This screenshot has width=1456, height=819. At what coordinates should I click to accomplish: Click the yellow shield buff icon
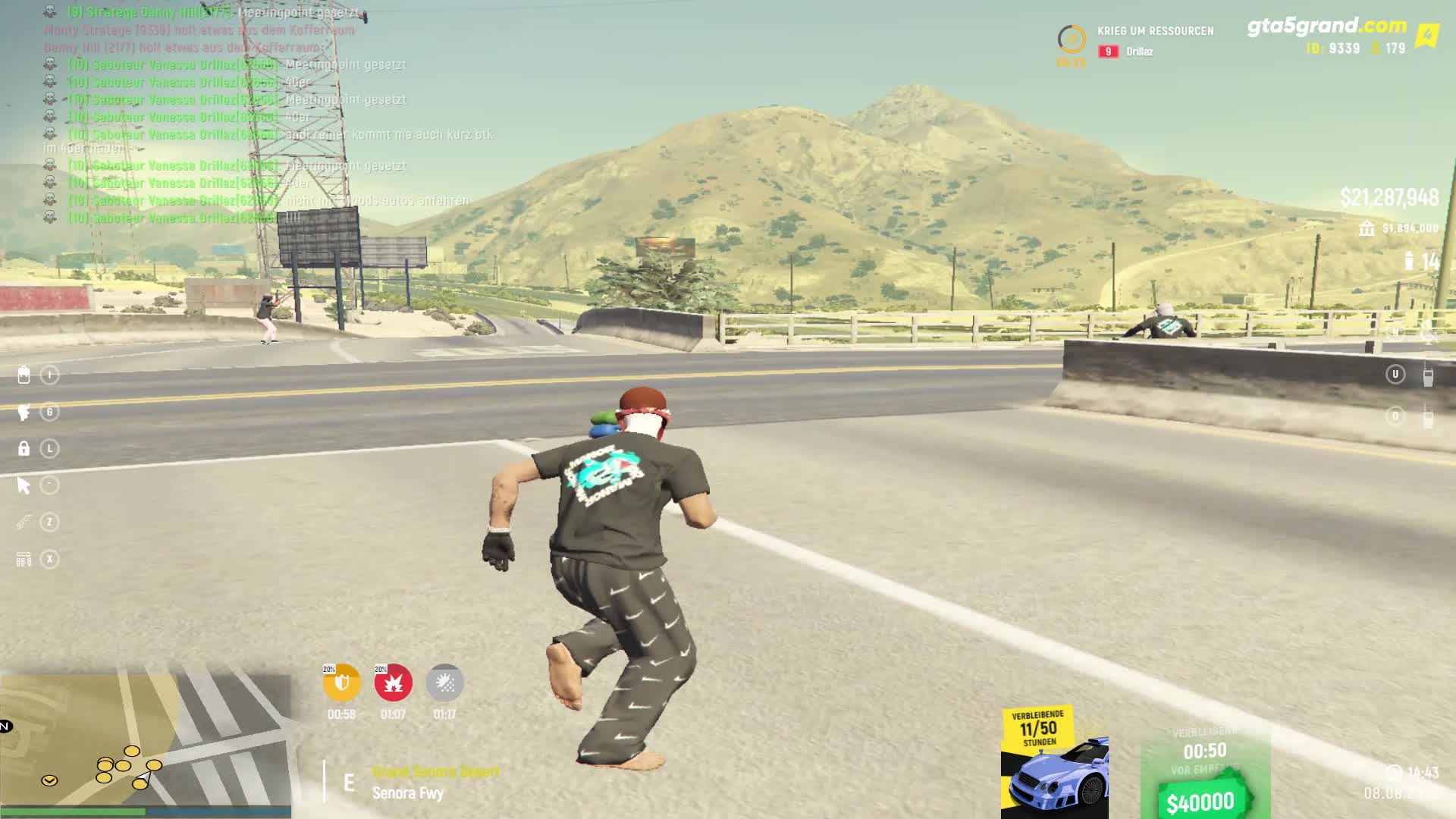(341, 682)
